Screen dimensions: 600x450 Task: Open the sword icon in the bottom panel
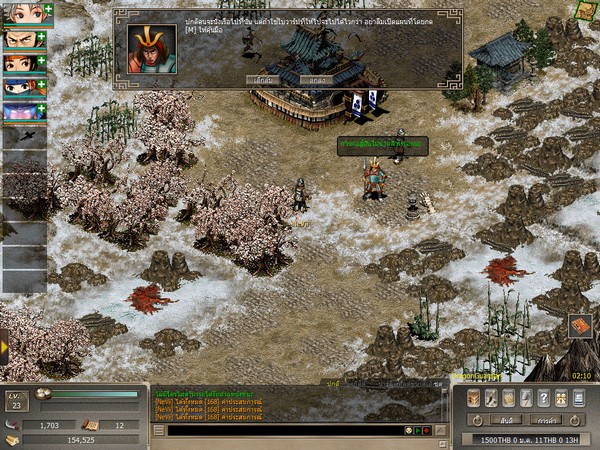489,398
